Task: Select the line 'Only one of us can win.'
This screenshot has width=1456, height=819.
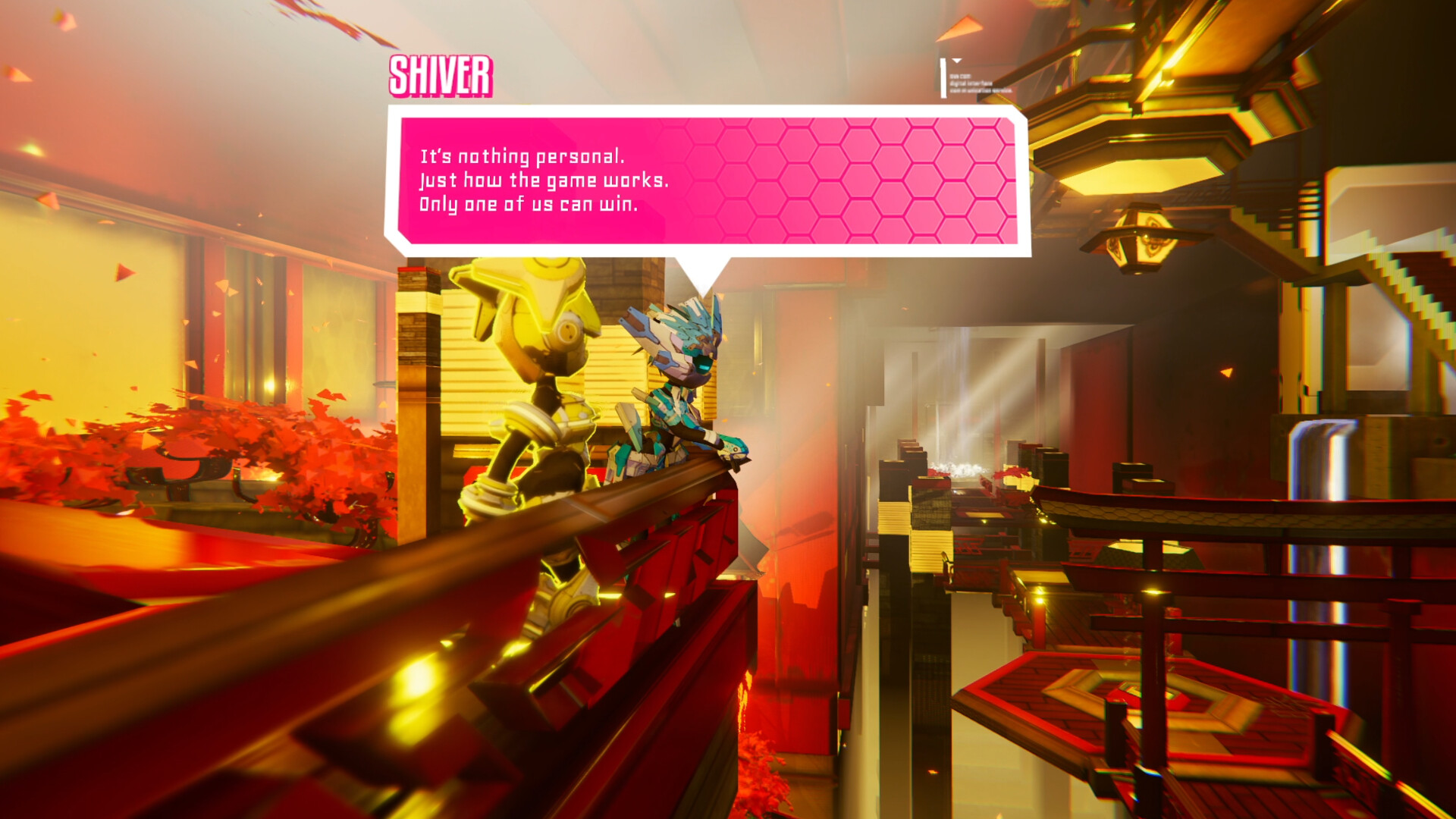Action: [529, 206]
